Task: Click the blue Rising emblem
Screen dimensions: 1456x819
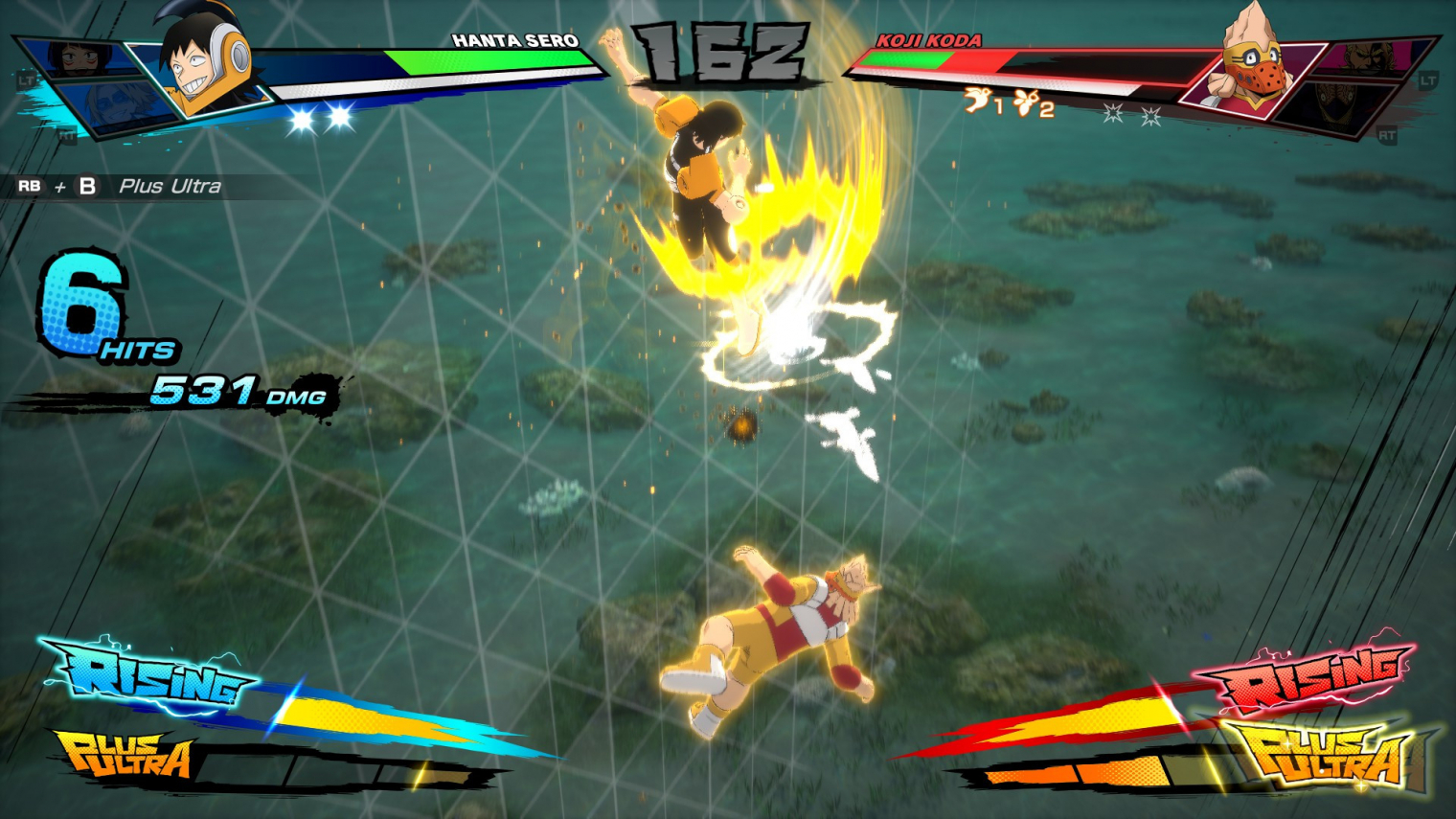Action: (x=153, y=675)
